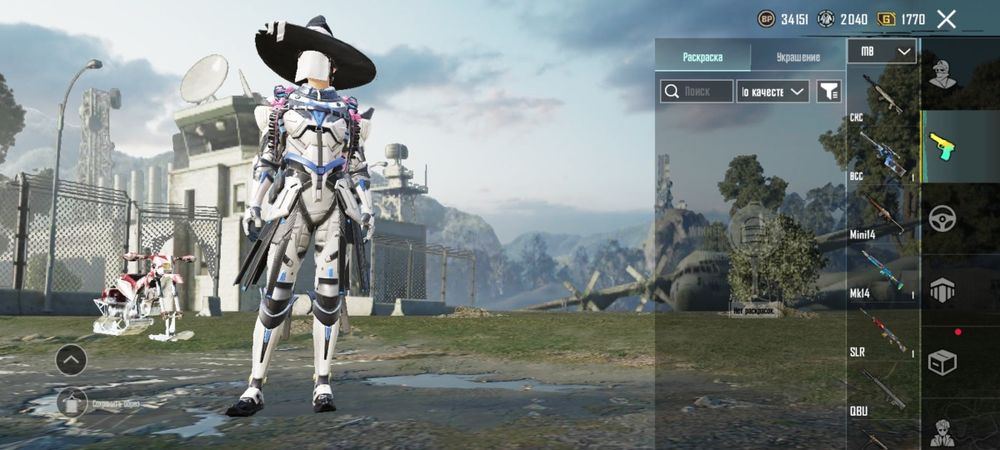Select the yellow pistol weapons category
1000x450 pixels.
click(x=940, y=146)
